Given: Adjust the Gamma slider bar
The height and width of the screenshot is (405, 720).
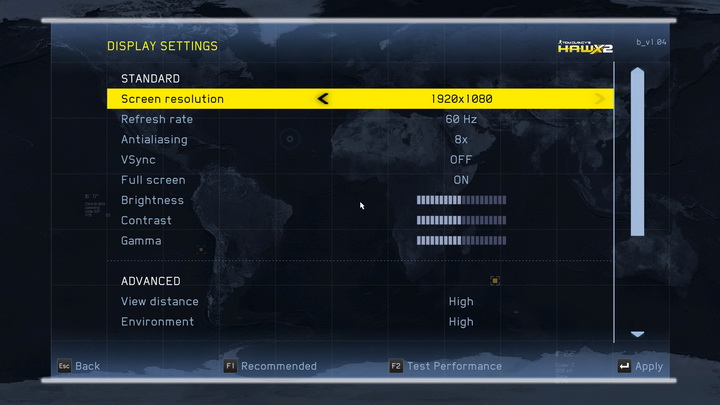Looking at the screenshot, I should [461, 241].
